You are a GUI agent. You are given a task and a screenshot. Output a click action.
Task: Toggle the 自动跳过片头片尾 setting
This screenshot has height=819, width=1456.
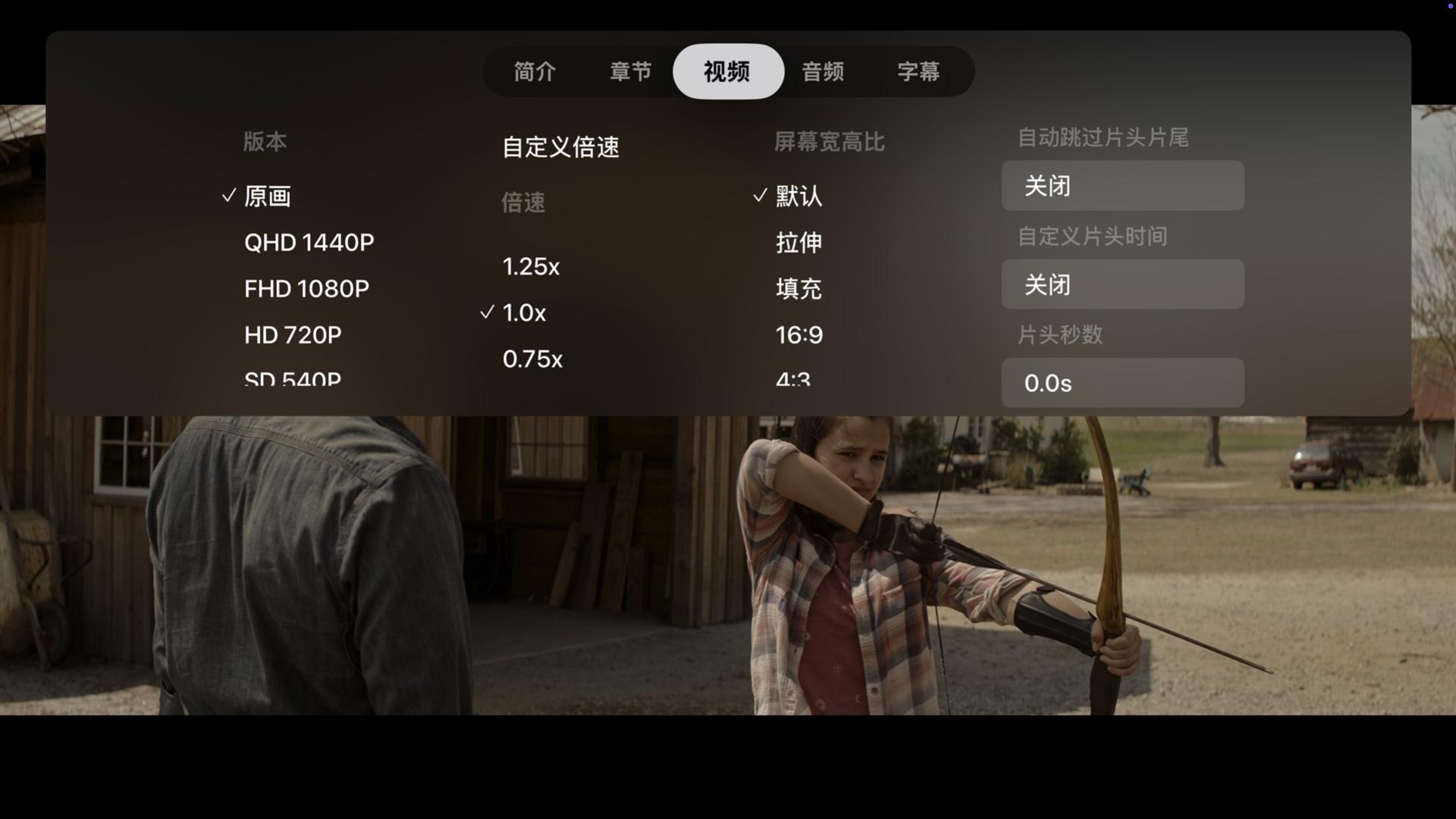tap(1122, 186)
